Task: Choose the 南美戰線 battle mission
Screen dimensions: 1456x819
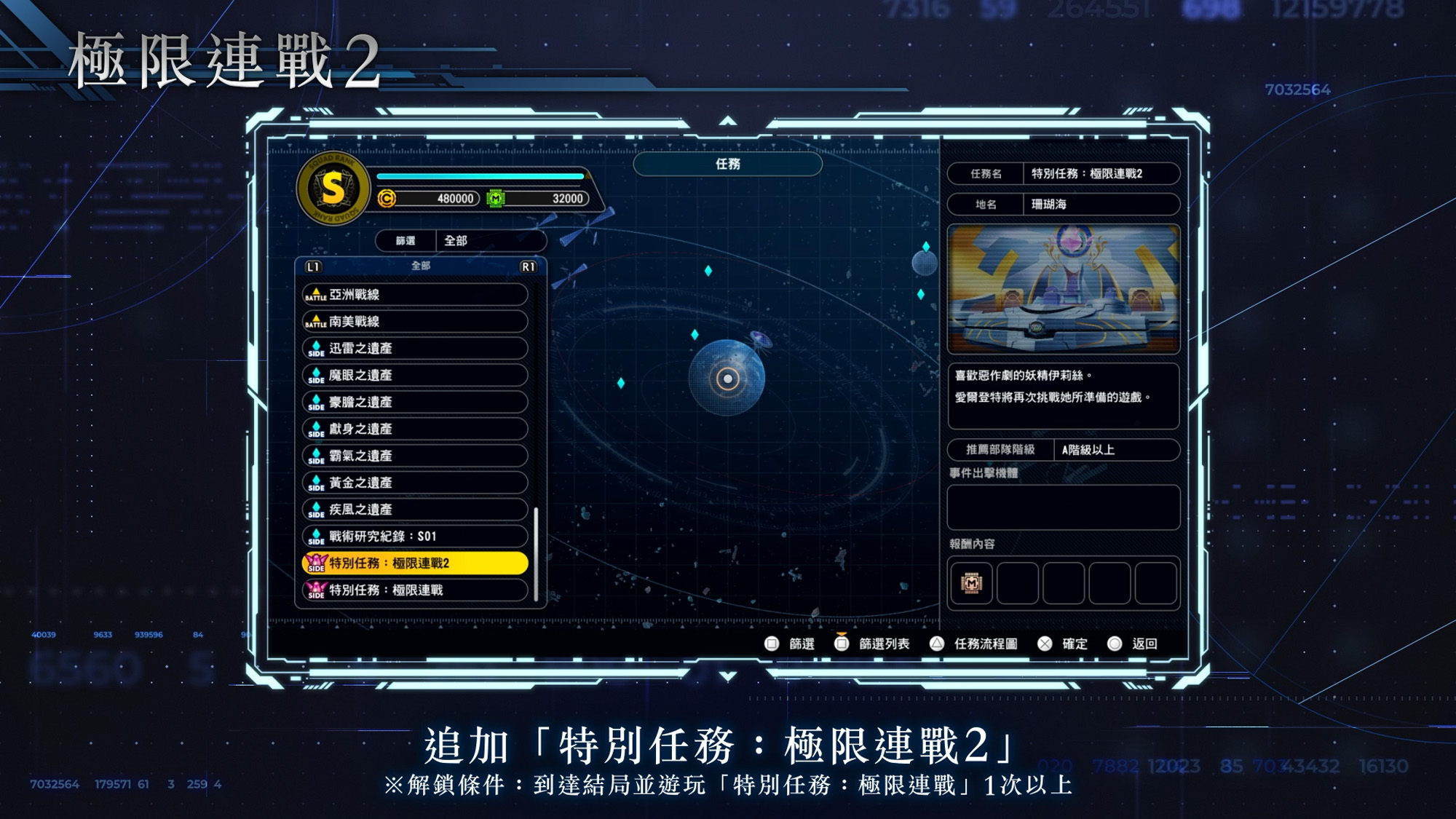Action: click(414, 322)
